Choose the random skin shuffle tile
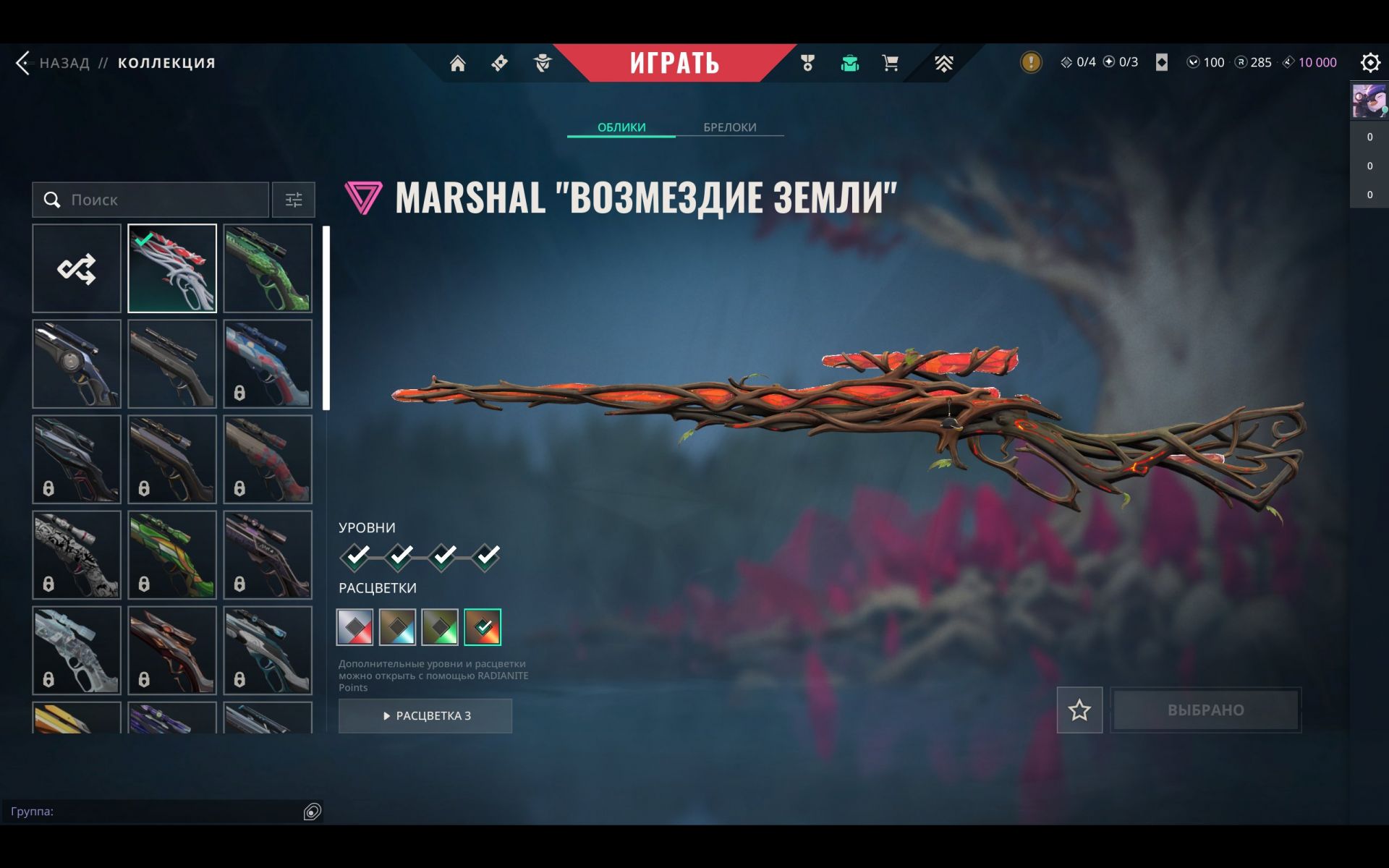The height and width of the screenshot is (868, 1389). pos(77,268)
